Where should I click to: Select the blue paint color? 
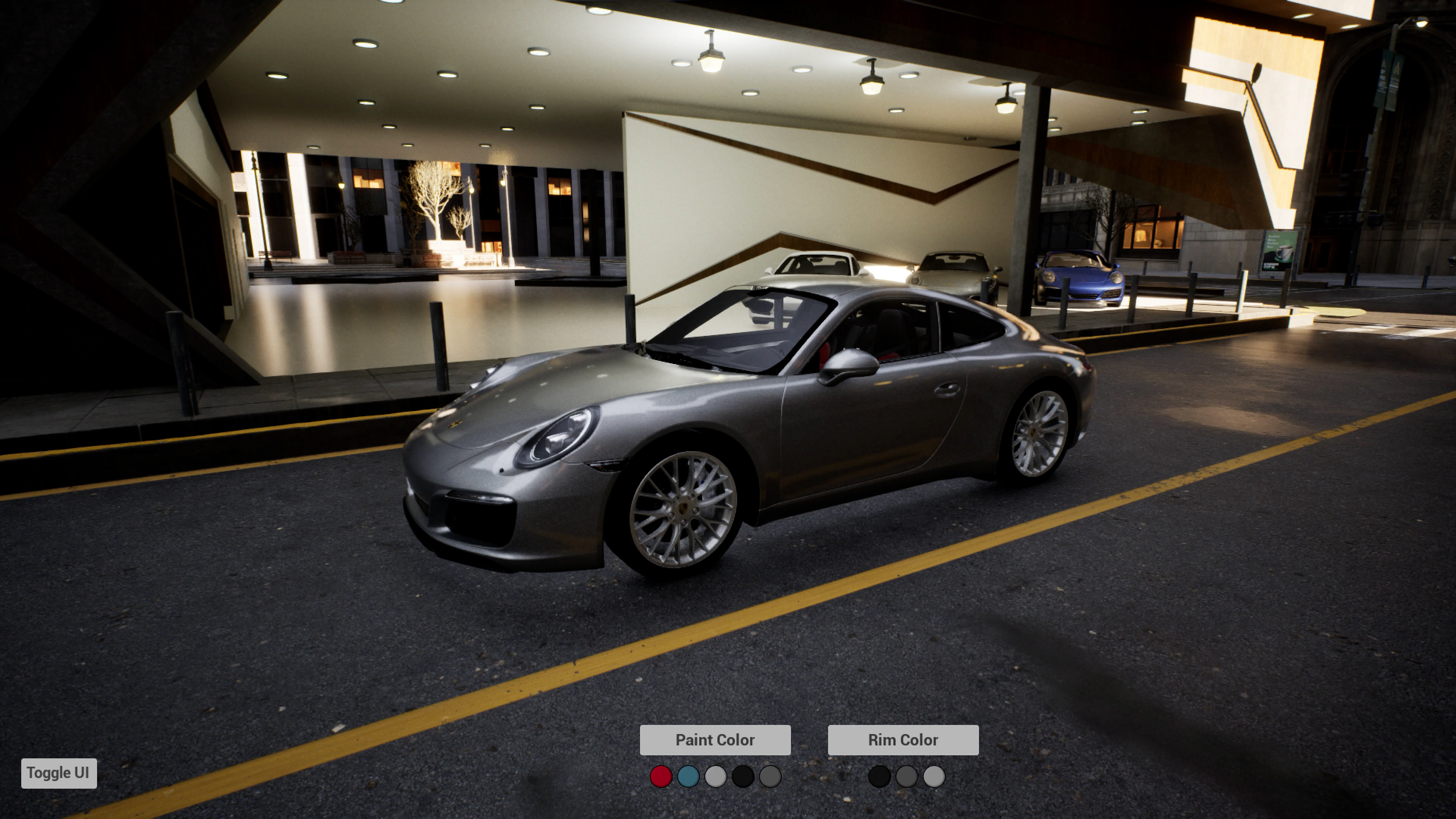click(688, 777)
